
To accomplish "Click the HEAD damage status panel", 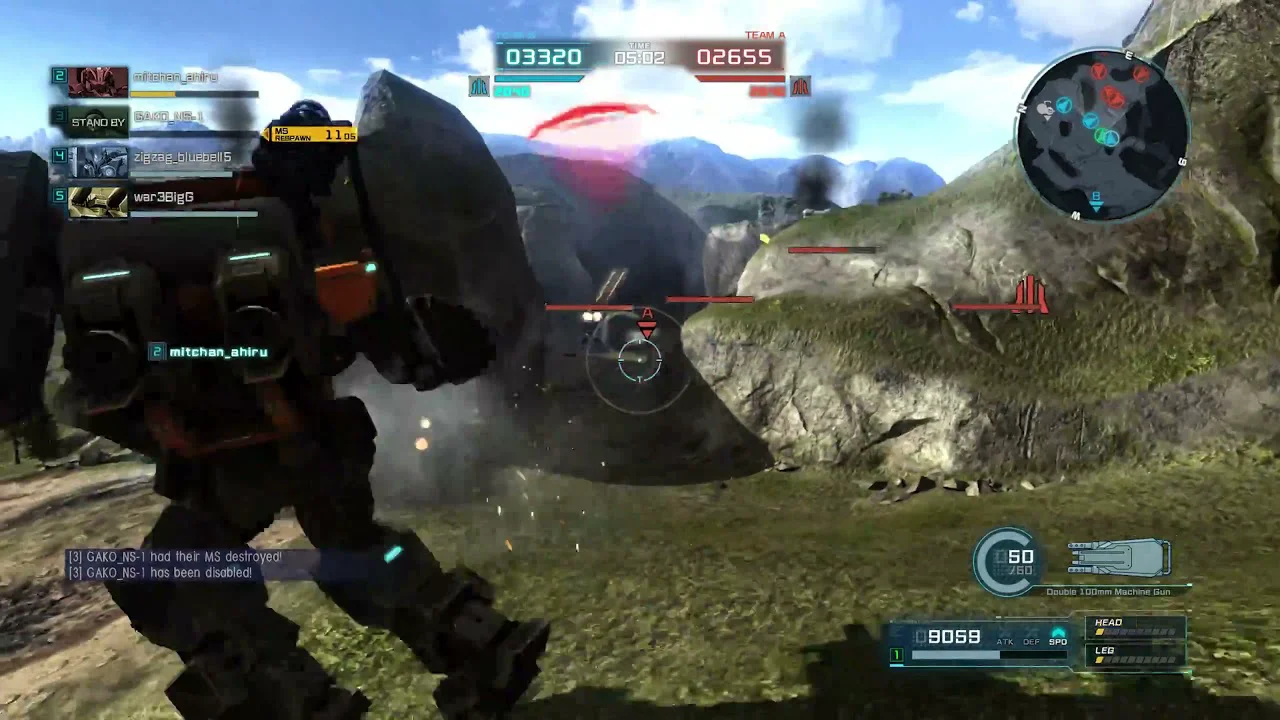I will [x=1136, y=627].
